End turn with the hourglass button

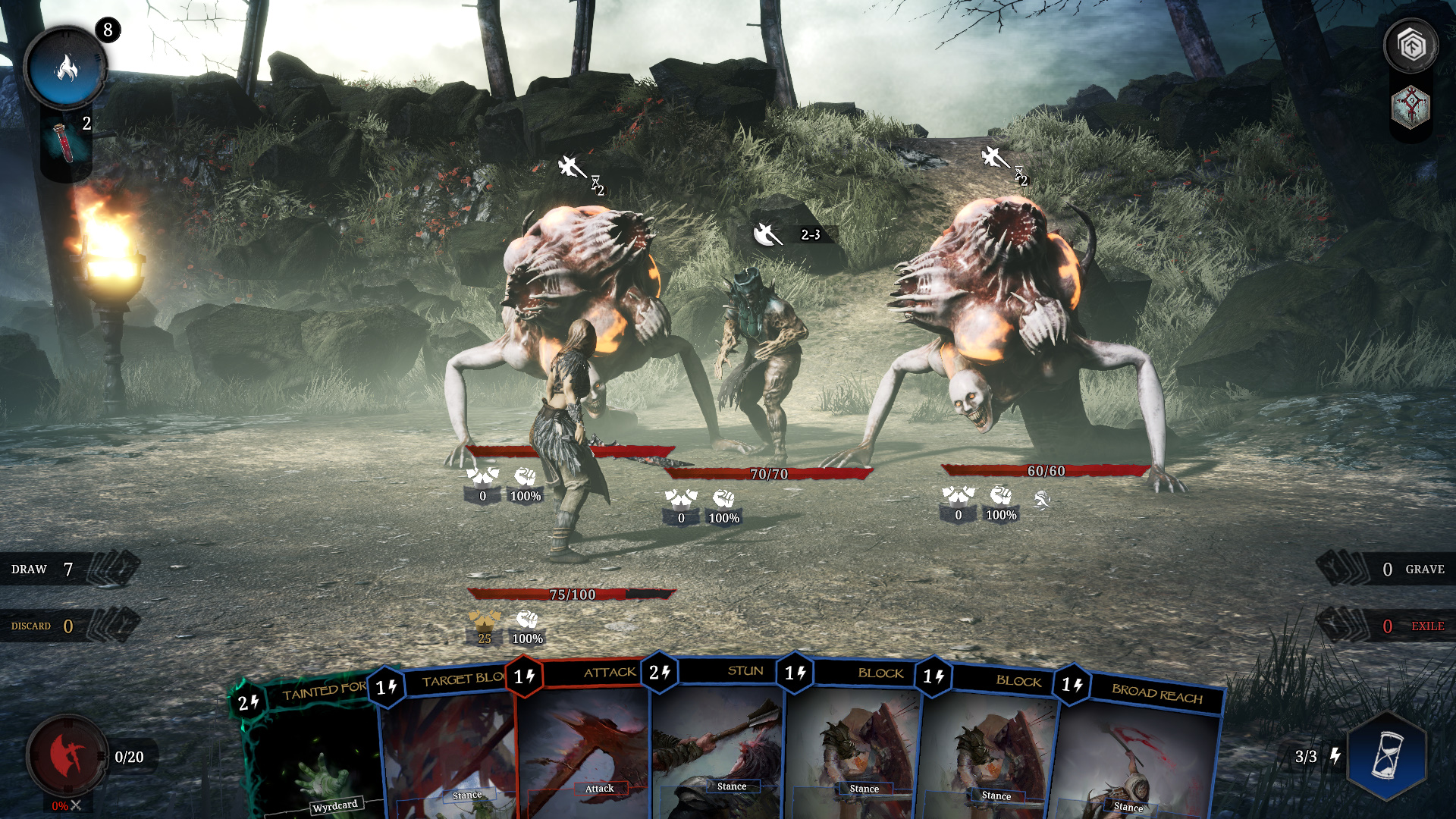tap(1387, 755)
